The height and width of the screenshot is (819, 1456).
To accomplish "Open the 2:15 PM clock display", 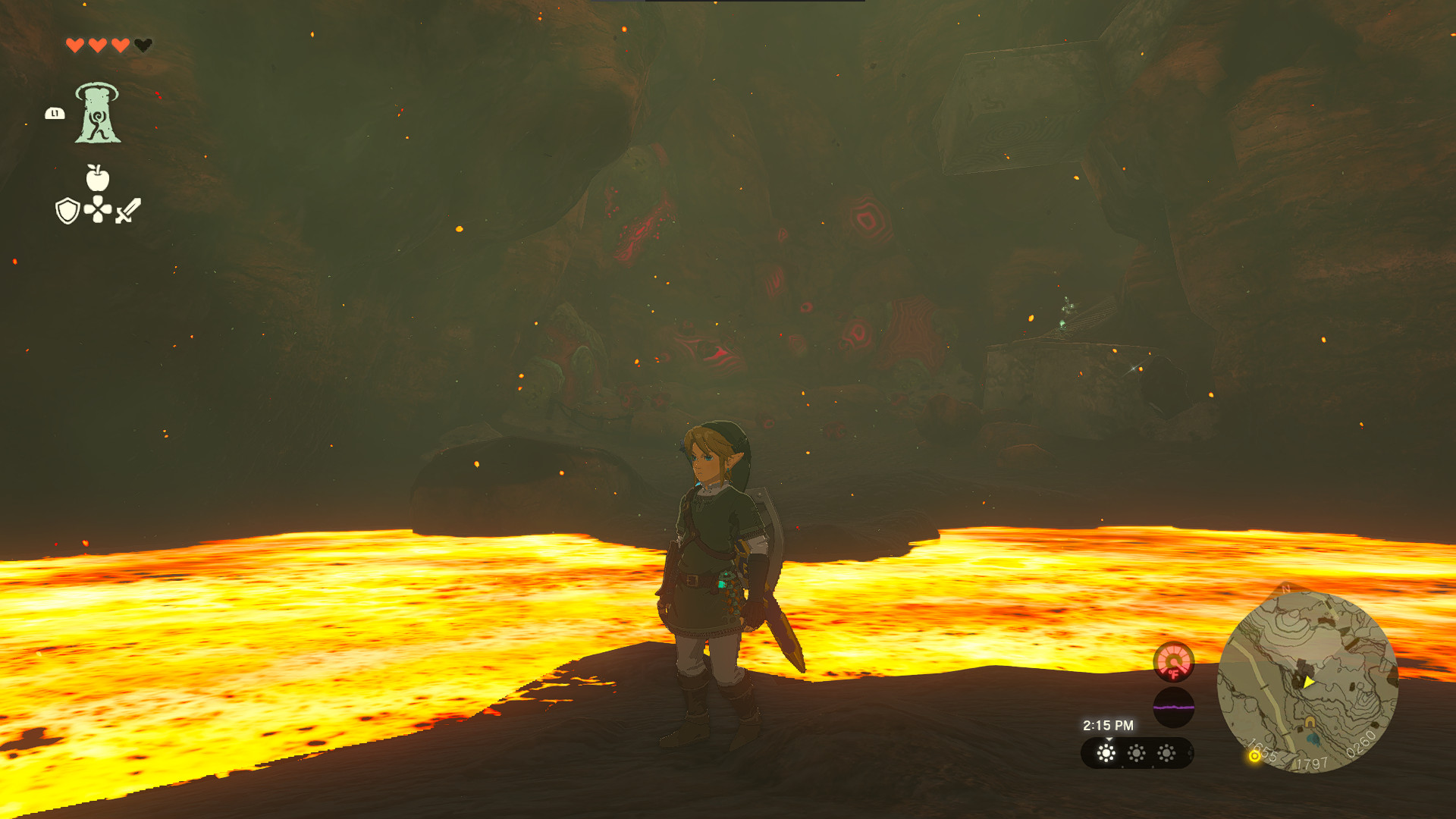I will pyautogui.click(x=1109, y=725).
